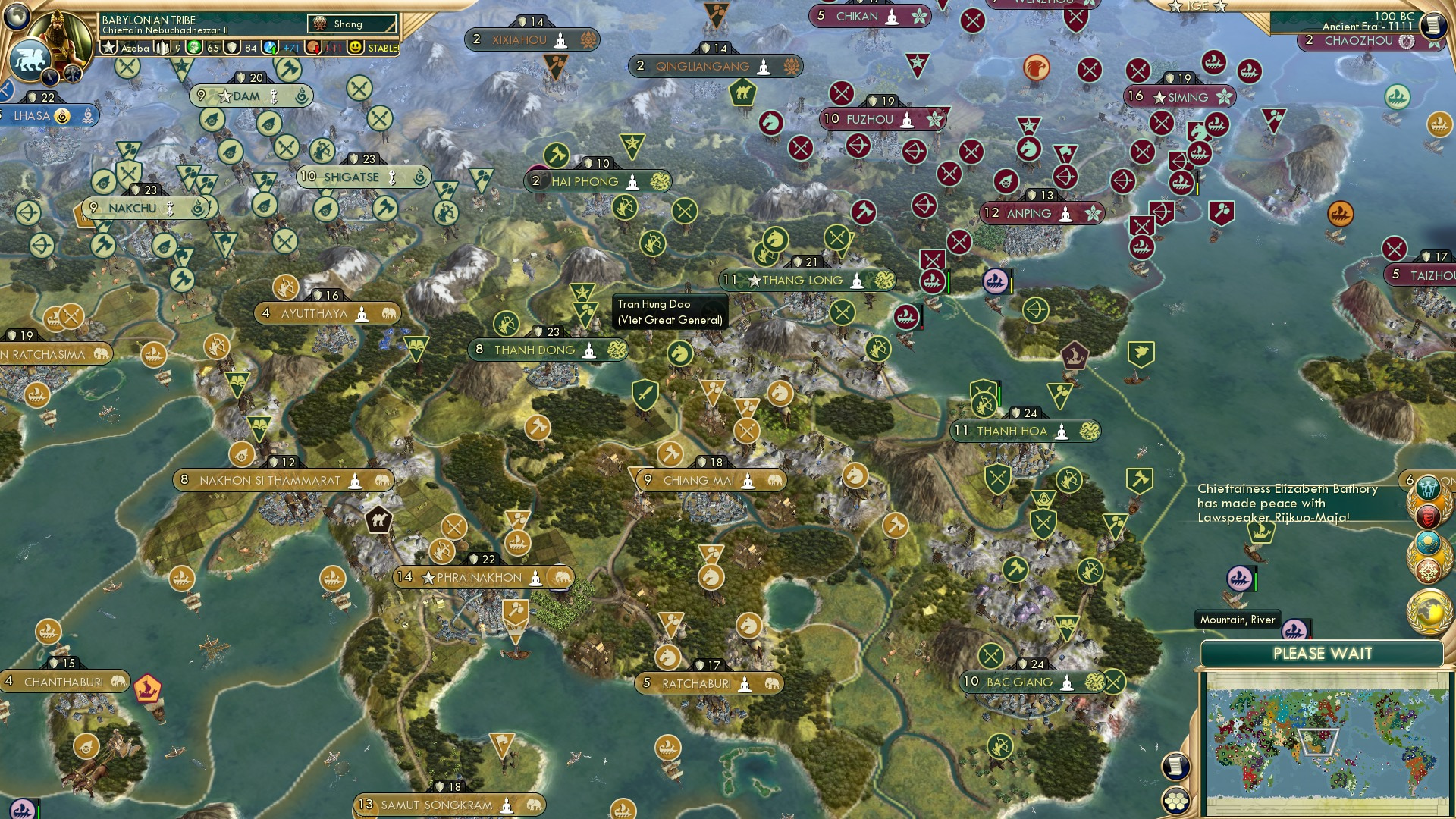Click Thang Long's production icon on its city banner
The height and width of the screenshot is (819, 1456).
(884, 281)
